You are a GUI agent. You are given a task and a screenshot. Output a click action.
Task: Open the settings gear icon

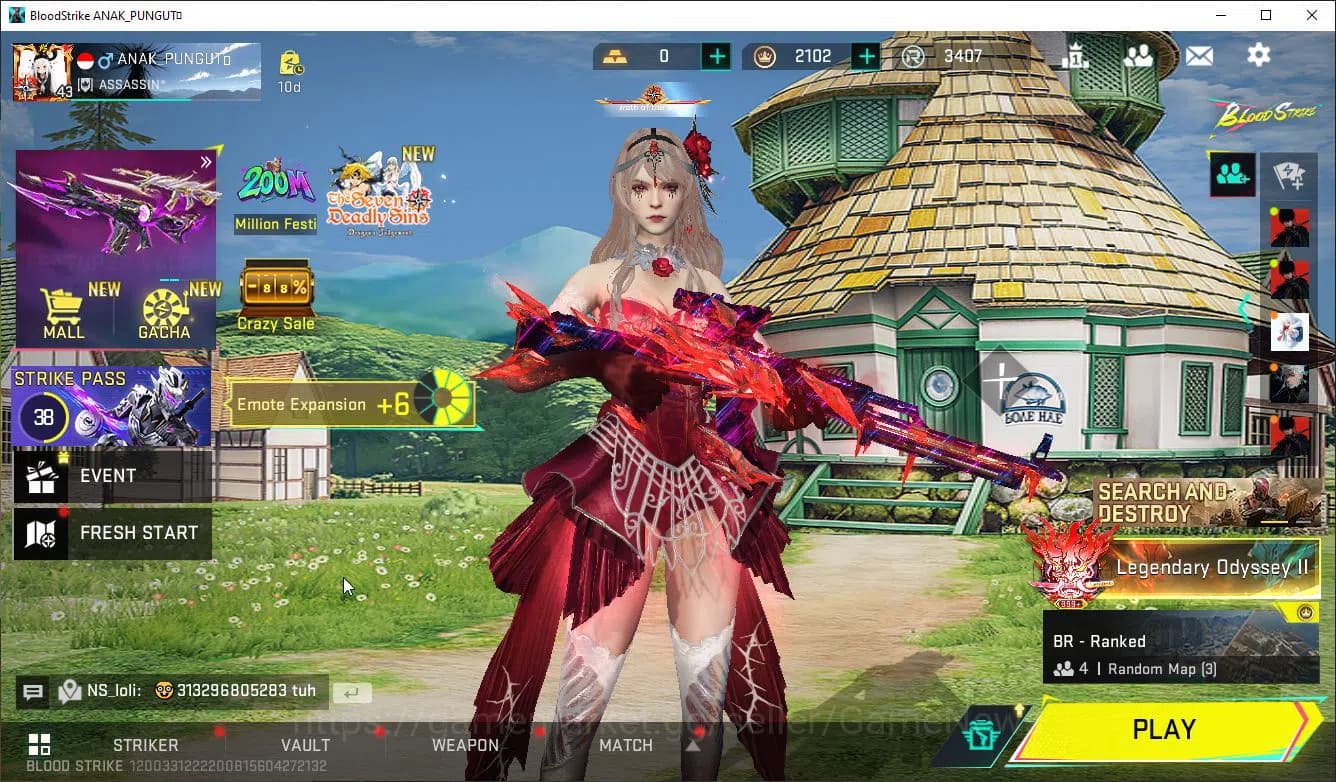1258,56
